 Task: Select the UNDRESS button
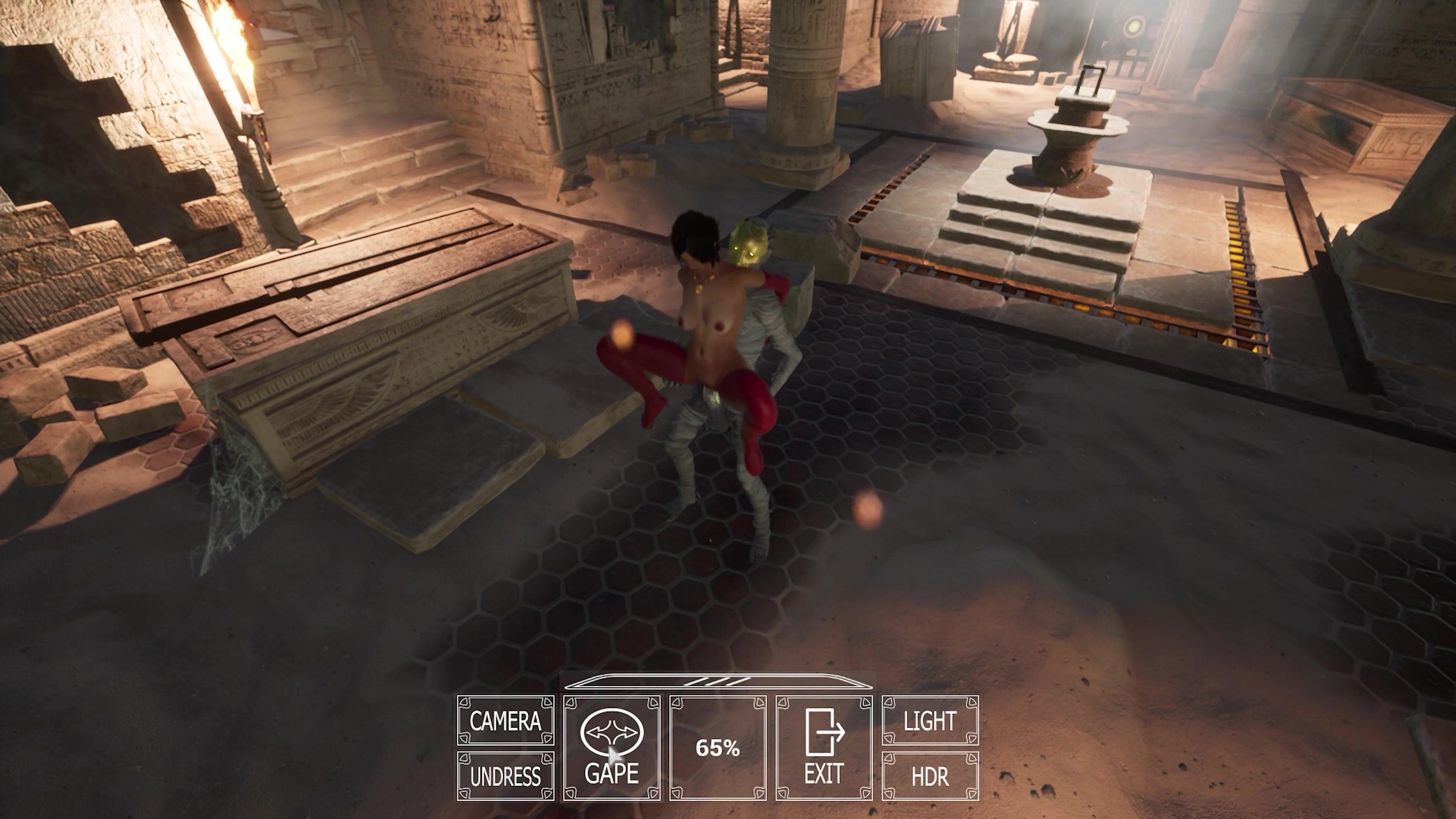point(505,777)
